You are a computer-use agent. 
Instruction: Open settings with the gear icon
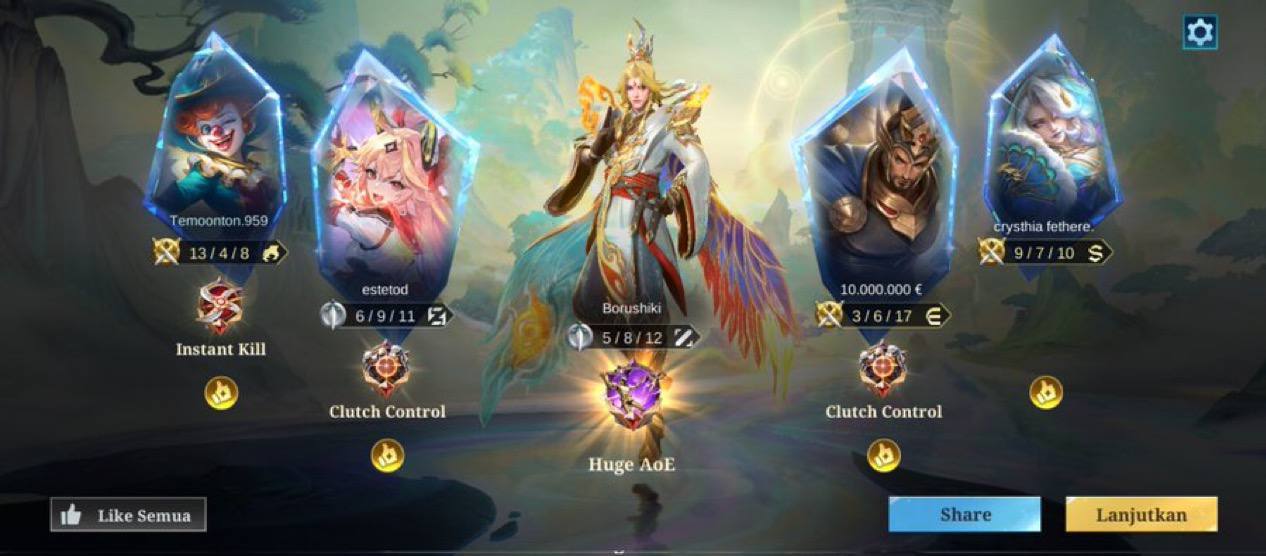(1199, 32)
